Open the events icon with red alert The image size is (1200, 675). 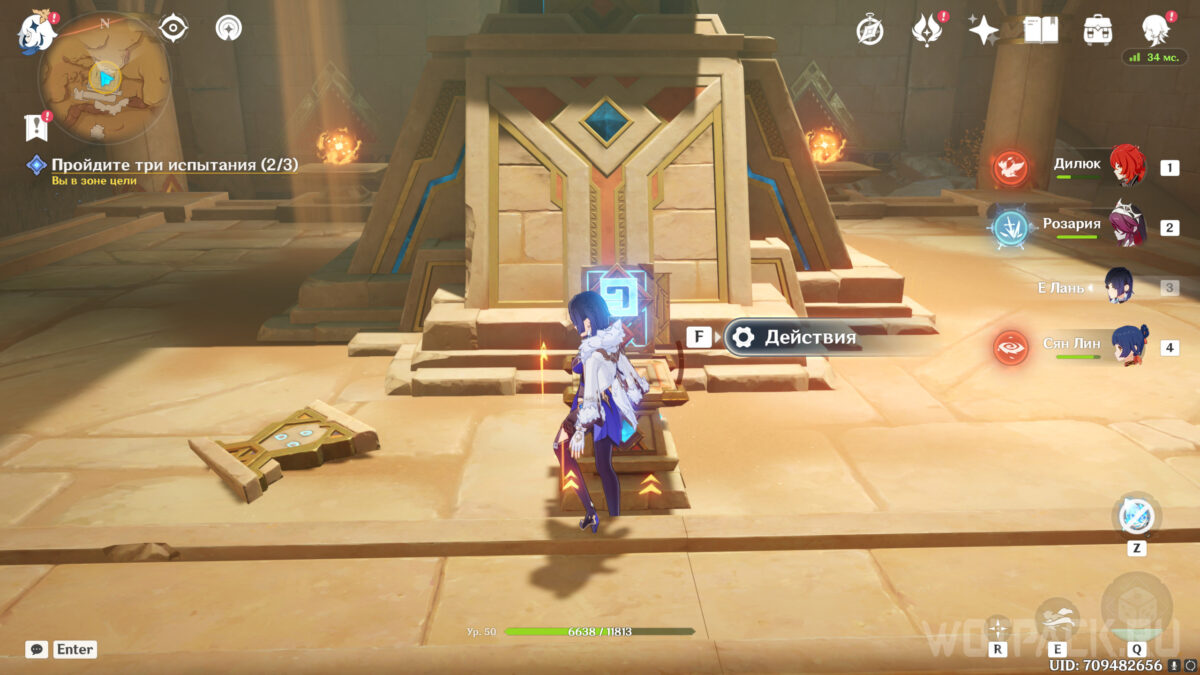coord(927,30)
